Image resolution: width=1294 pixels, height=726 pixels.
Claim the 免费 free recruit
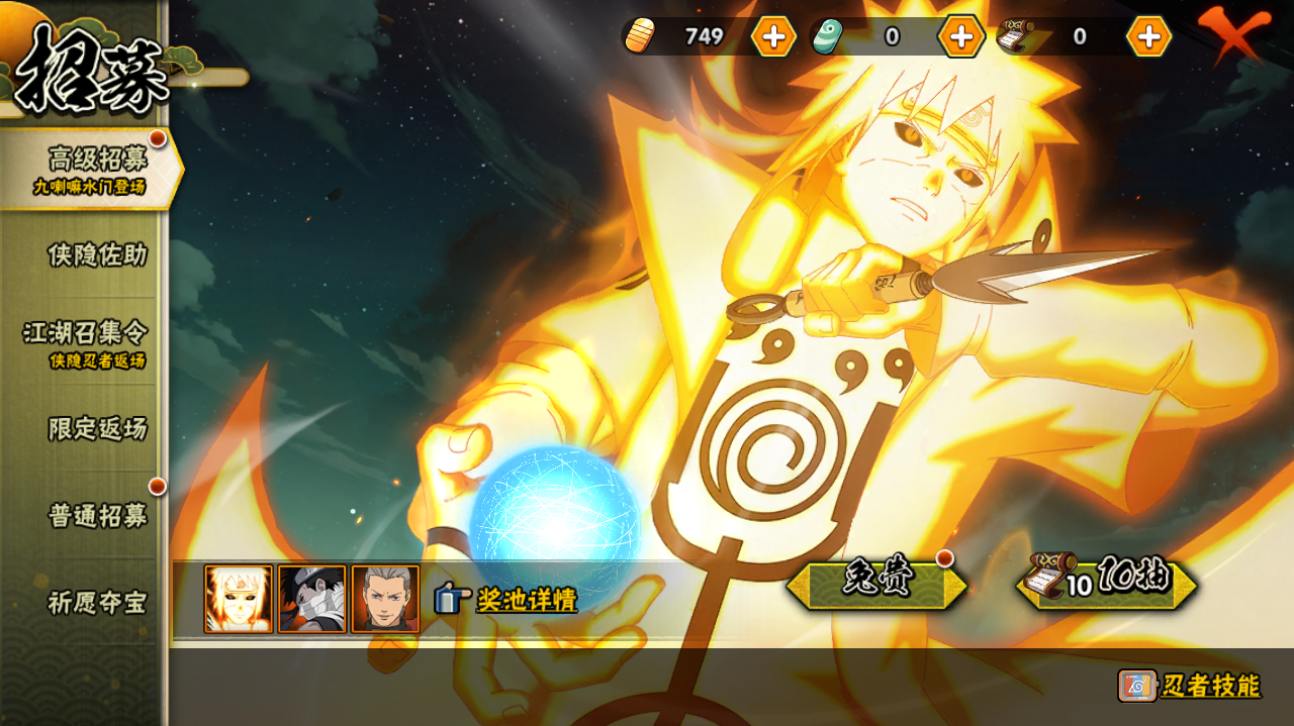(x=876, y=583)
